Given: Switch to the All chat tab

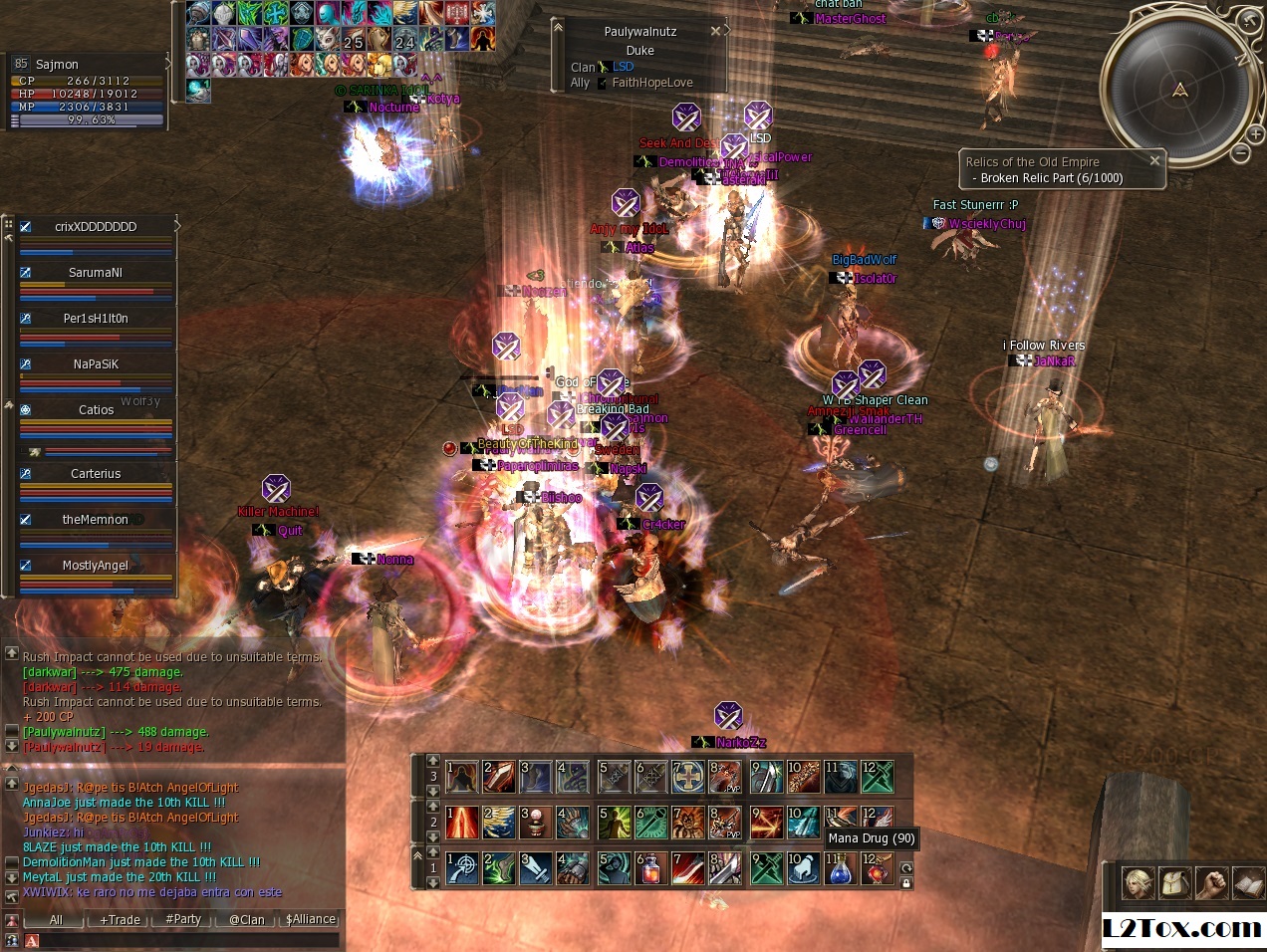Looking at the screenshot, I should [x=56, y=919].
